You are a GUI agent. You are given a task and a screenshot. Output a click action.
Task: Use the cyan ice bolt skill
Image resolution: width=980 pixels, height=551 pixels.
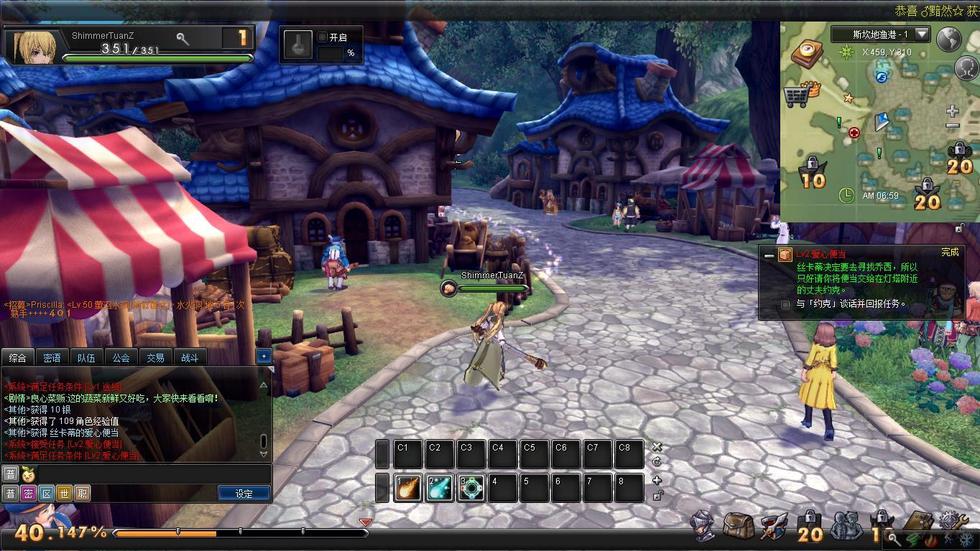click(x=439, y=488)
